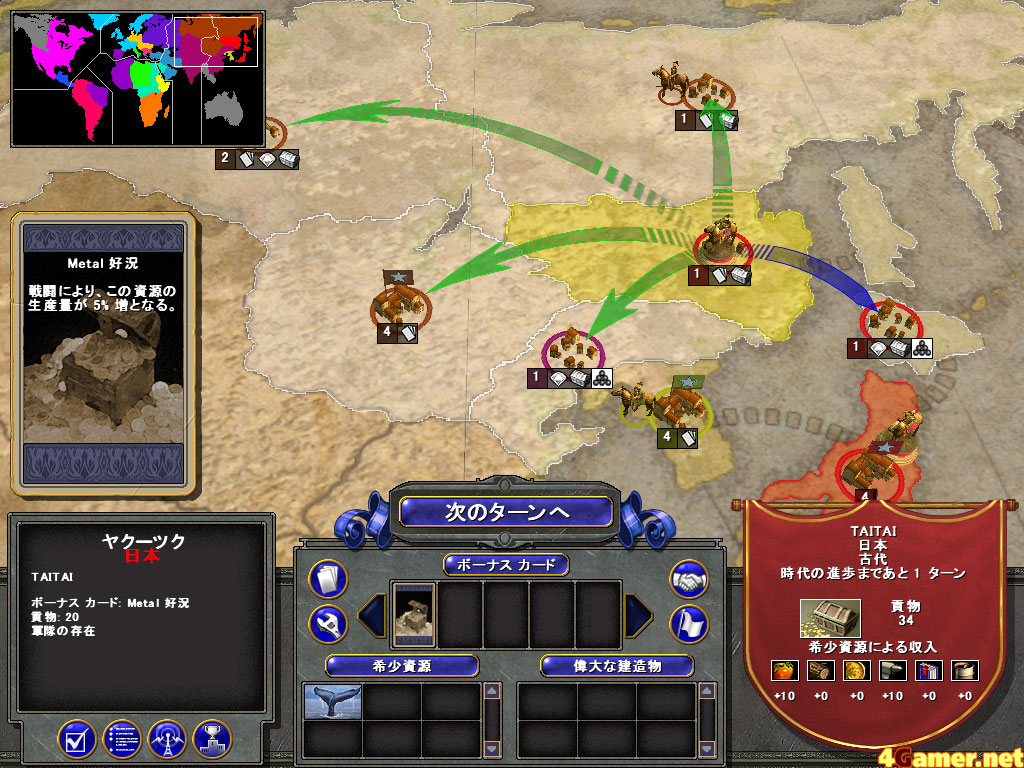Click the white flag icon button
Image resolution: width=1024 pixels, height=768 pixels.
tap(688, 622)
